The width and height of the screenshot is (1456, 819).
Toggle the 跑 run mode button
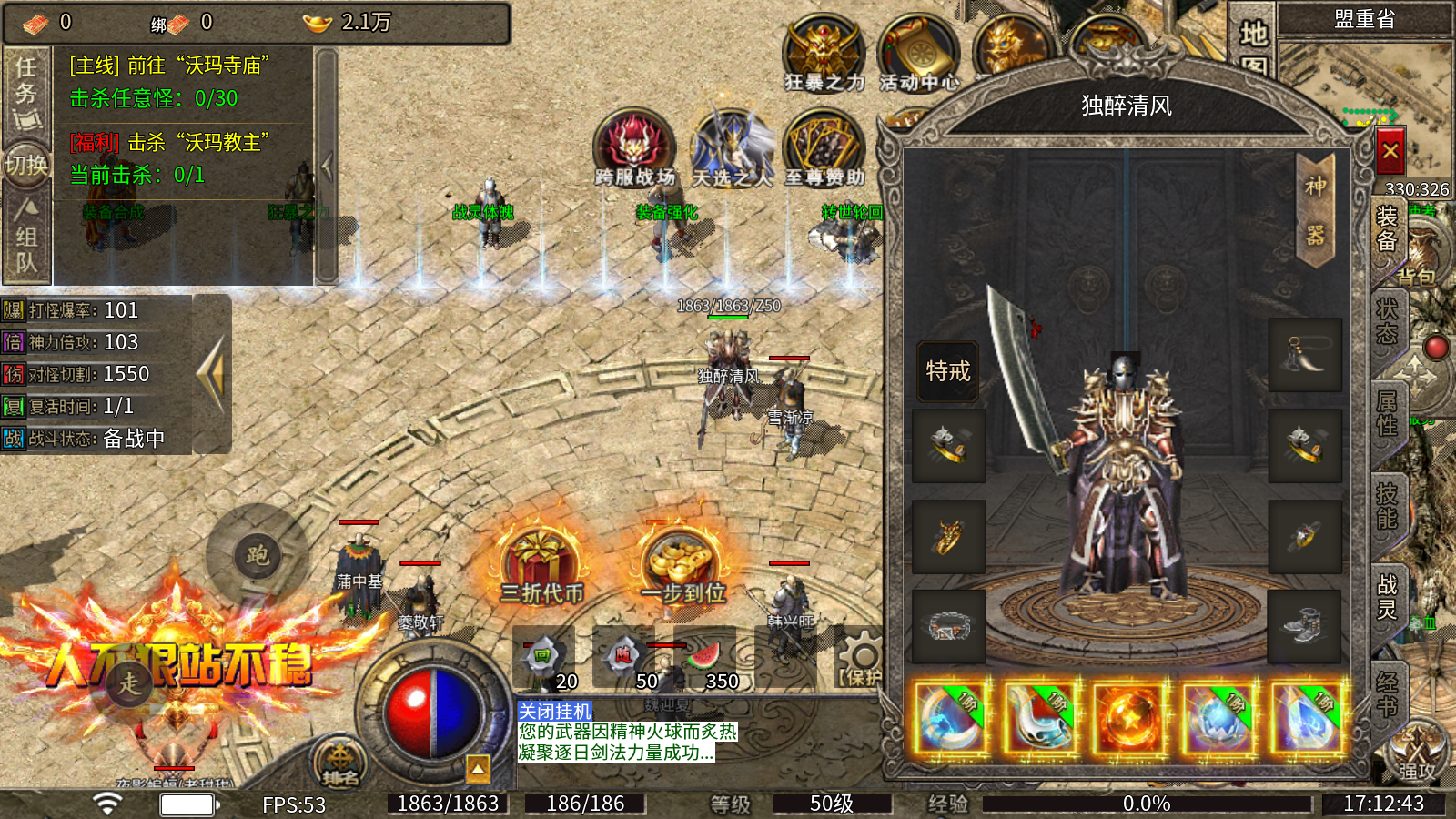pyautogui.click(x=257, y=554)
